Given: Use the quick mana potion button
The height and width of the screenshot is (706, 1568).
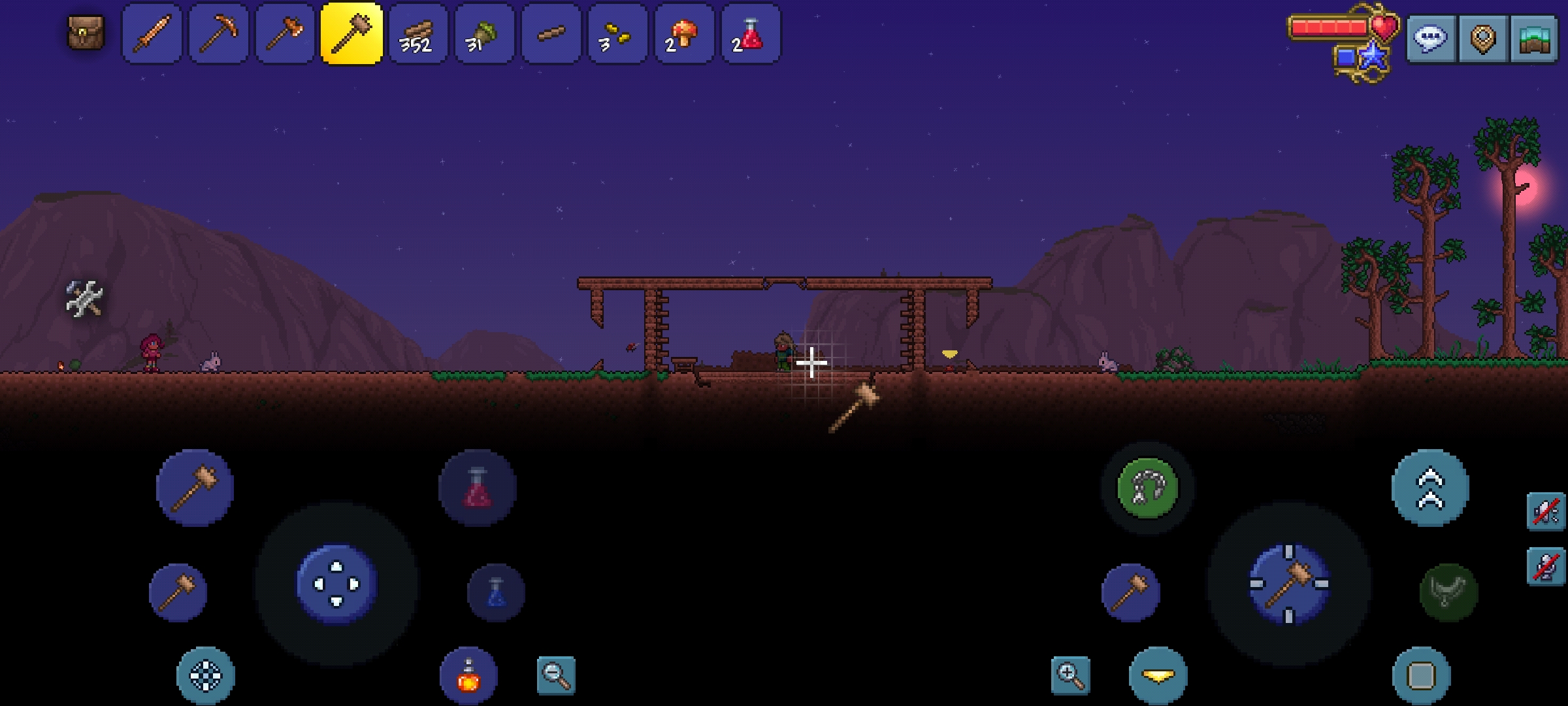Looking at the screenshot, I should [496, 592].
